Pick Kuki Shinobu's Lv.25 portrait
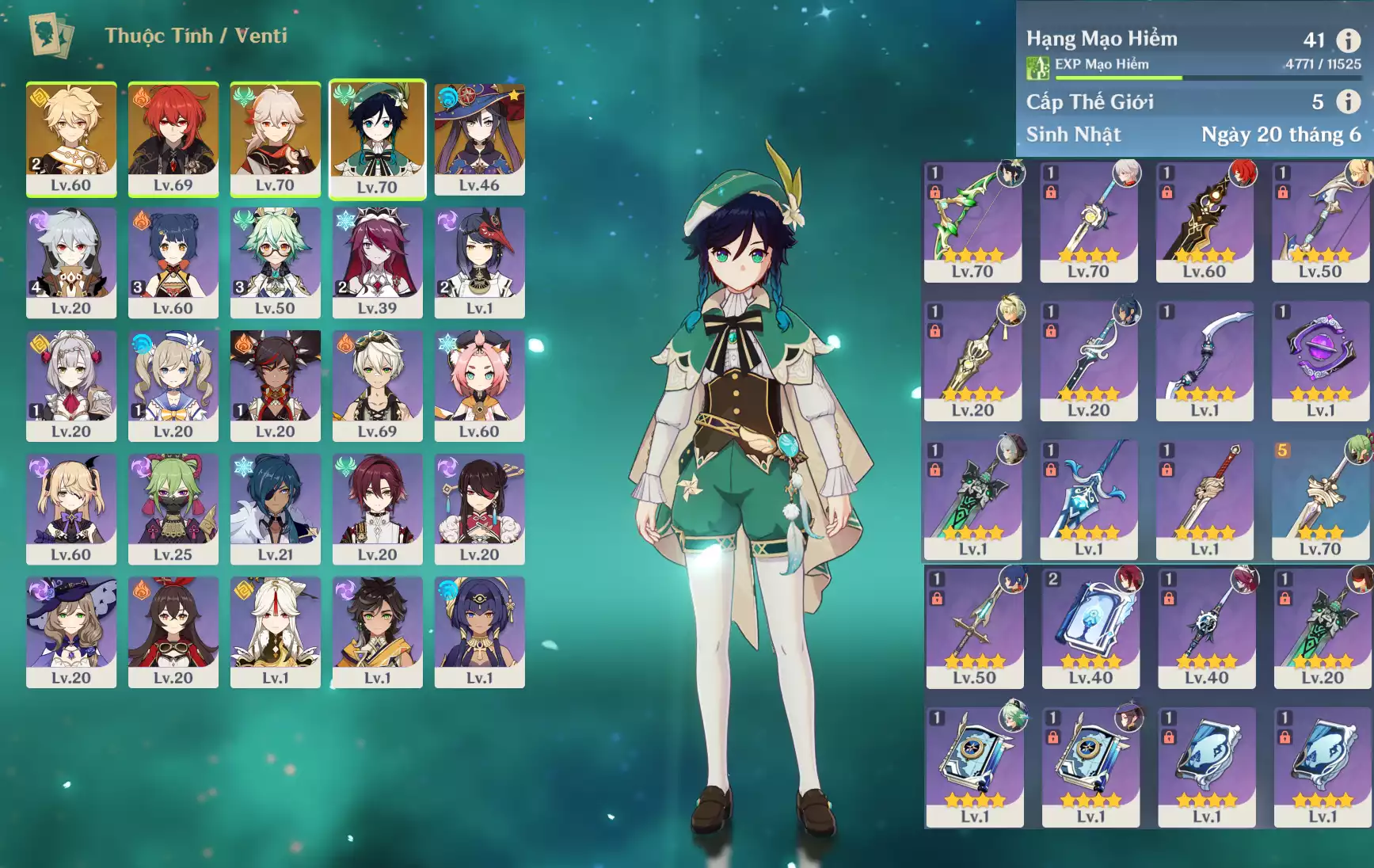The width and height of the screenshot is (1374, 868). [x=173, y=508]
